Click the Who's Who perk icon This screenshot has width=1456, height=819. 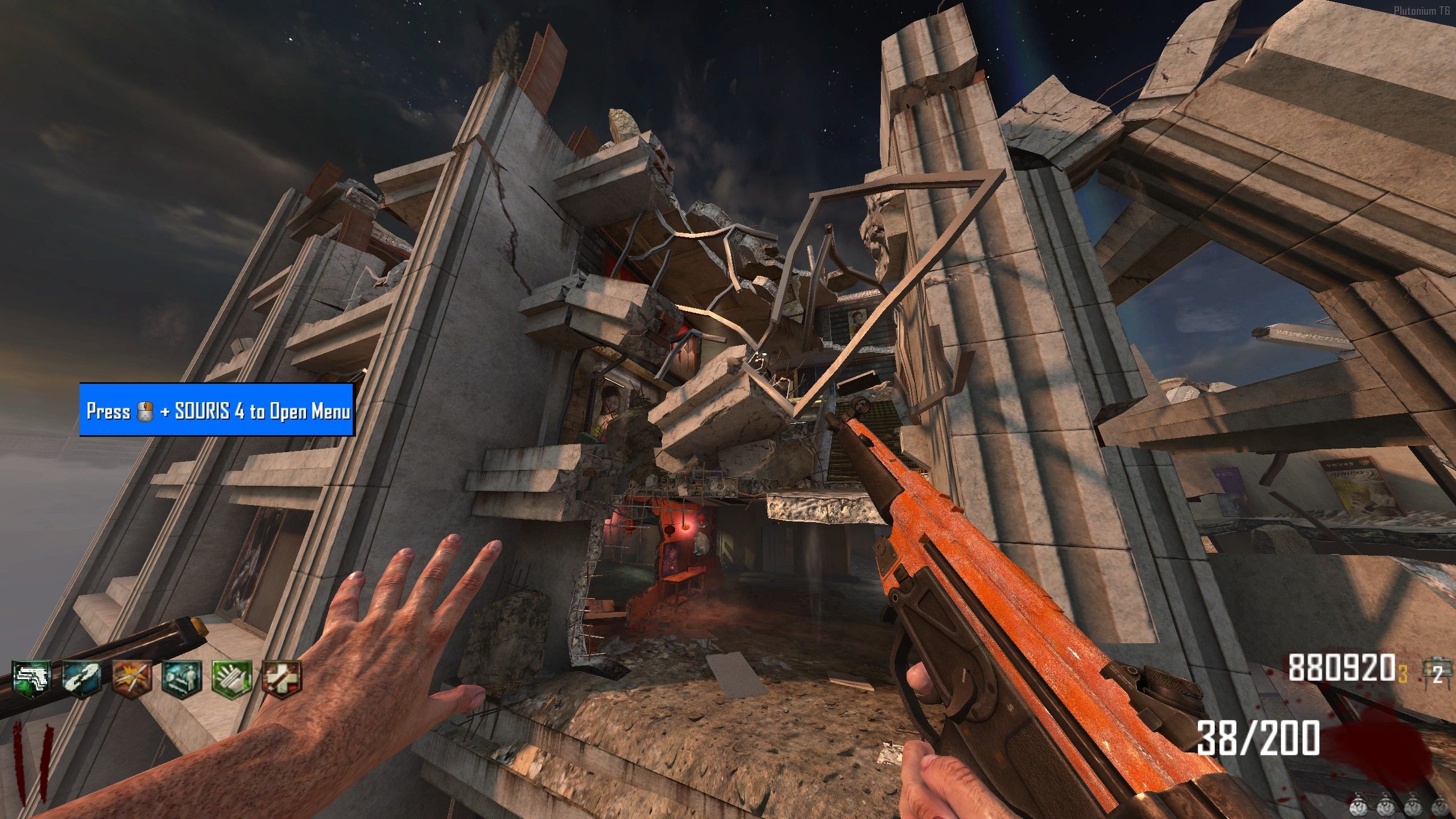(x=182, y=678)
